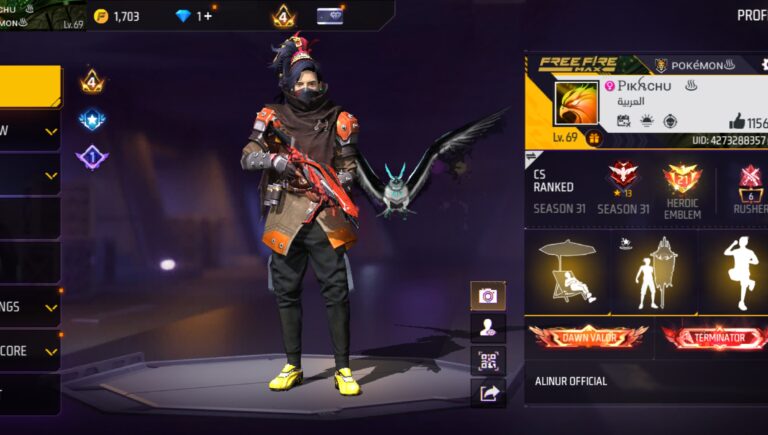768x435 pixels.
Task: Add diamonds using the diamond counter
Action: pos(194,16)
